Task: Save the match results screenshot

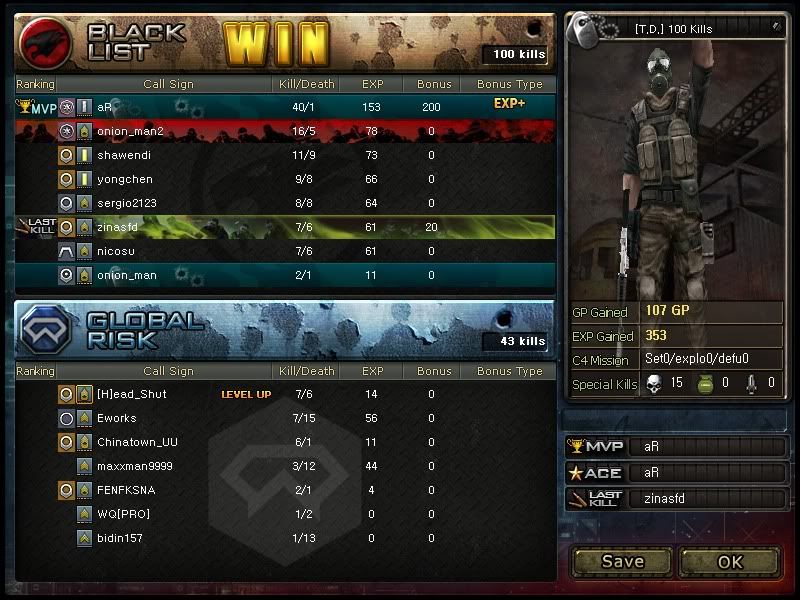Action: pyautogui.click(x=622, y=561)
